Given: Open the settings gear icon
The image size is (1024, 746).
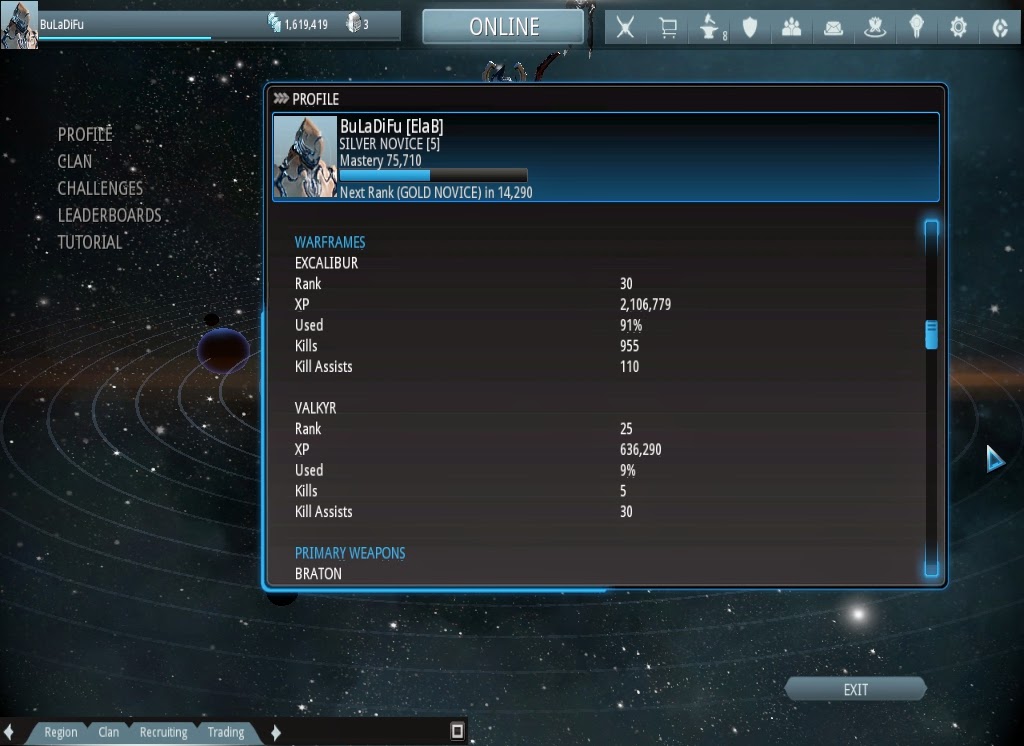Looking at the screenshot, I should point(958,27).
